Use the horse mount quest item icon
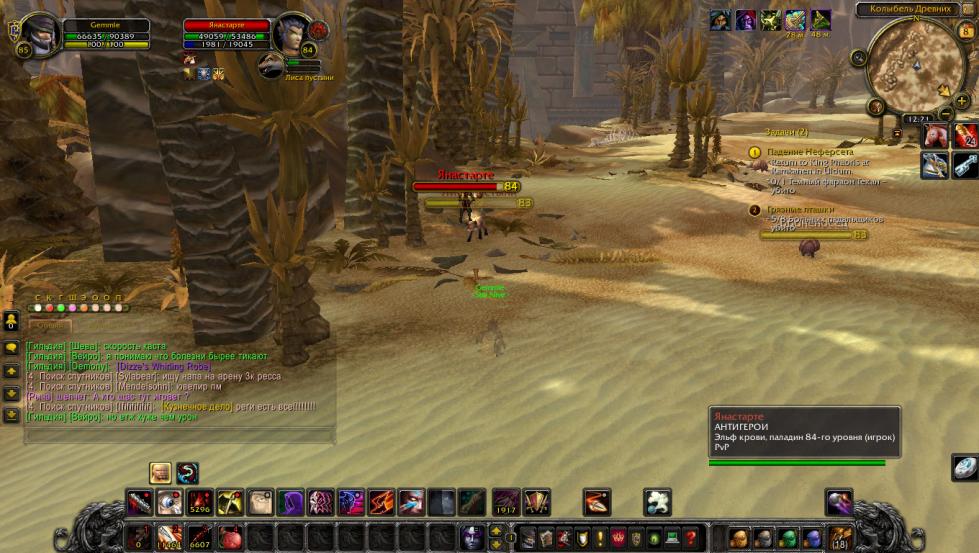This screenshot has width=979, height=553. pos(935,137)
